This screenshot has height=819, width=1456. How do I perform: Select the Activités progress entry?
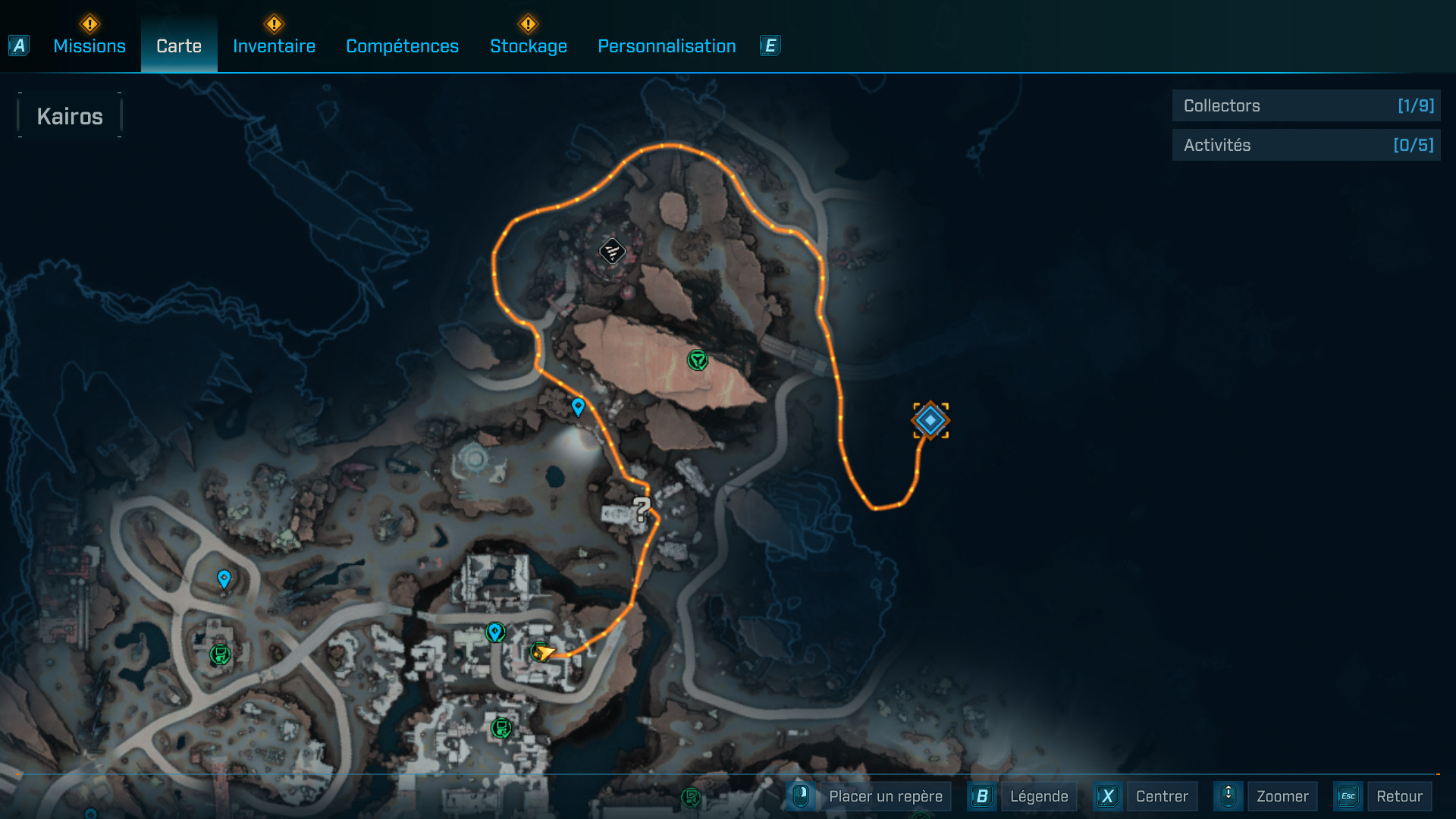1306,145
